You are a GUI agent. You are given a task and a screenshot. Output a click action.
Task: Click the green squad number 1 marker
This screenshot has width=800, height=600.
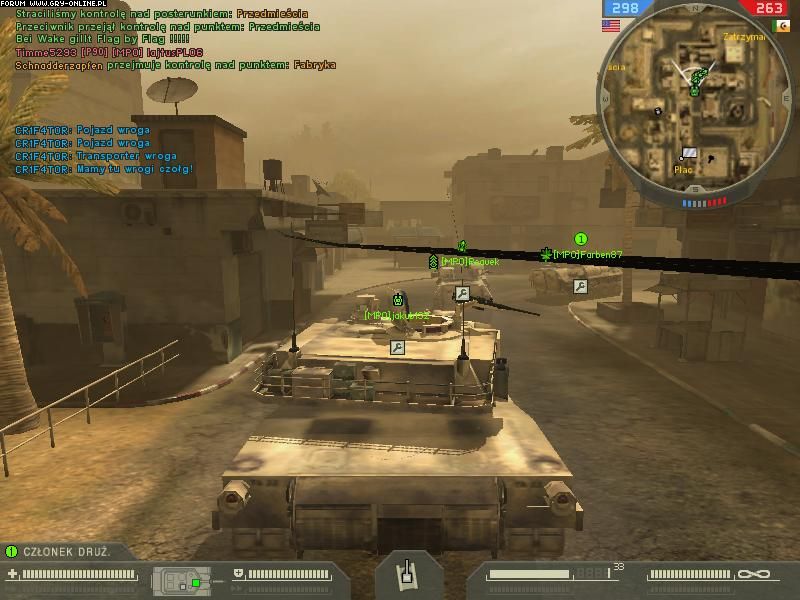click(581, 239)
